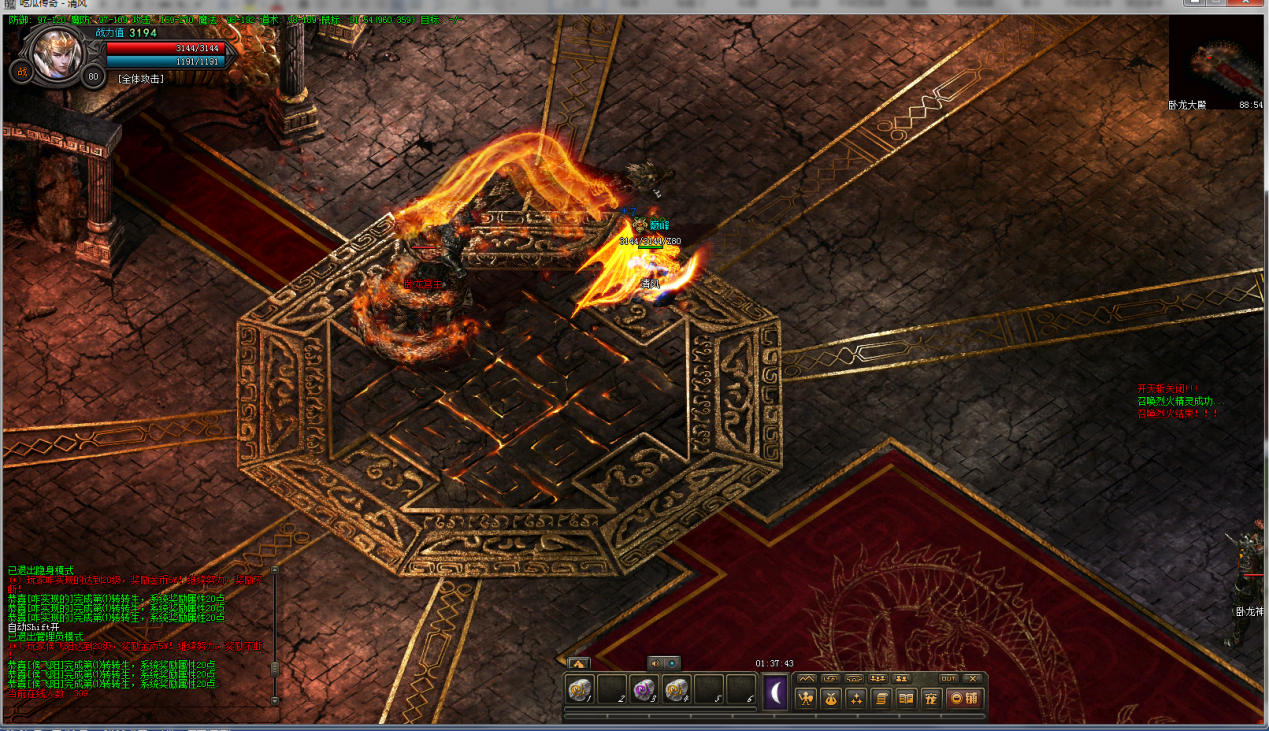
Task: Open the character equipment panel icon
Action: tap(805, 699)
